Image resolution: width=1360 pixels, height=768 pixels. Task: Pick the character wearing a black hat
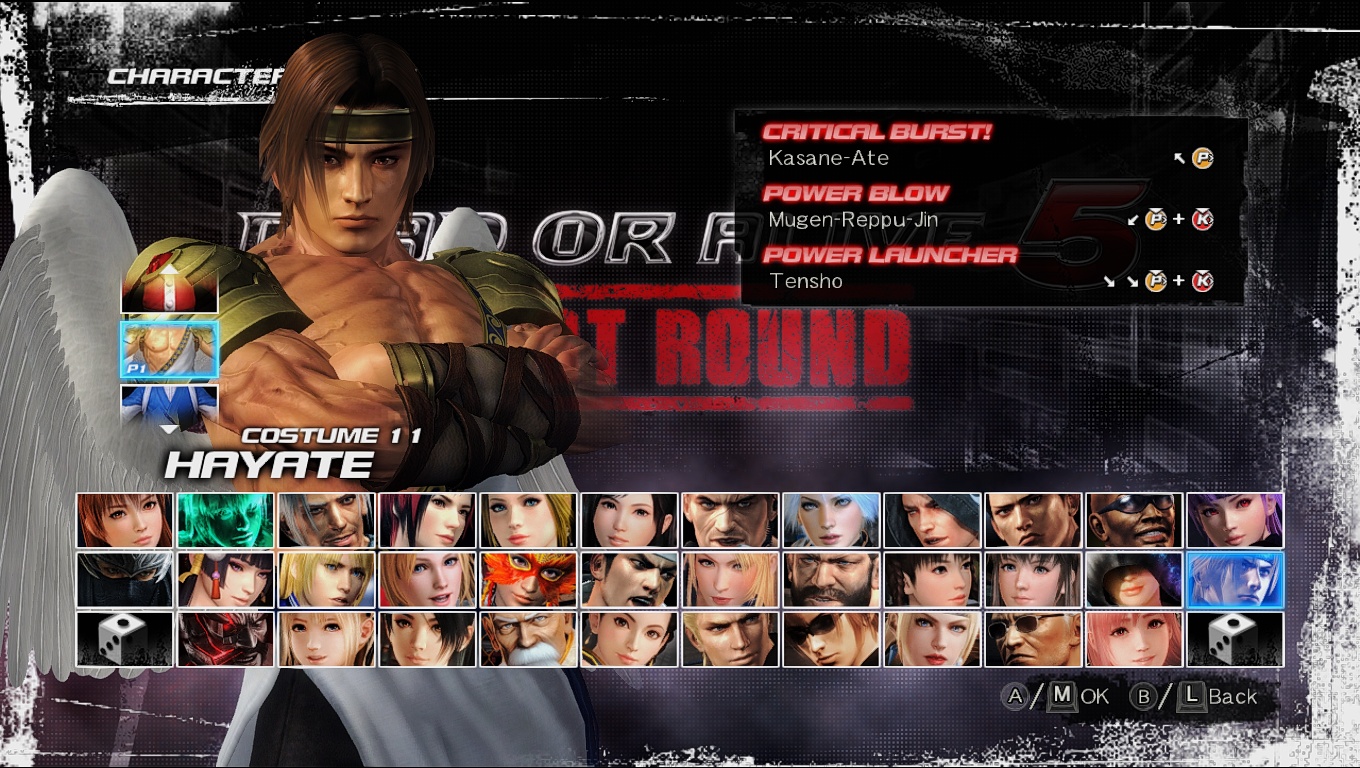point(1134,580)
